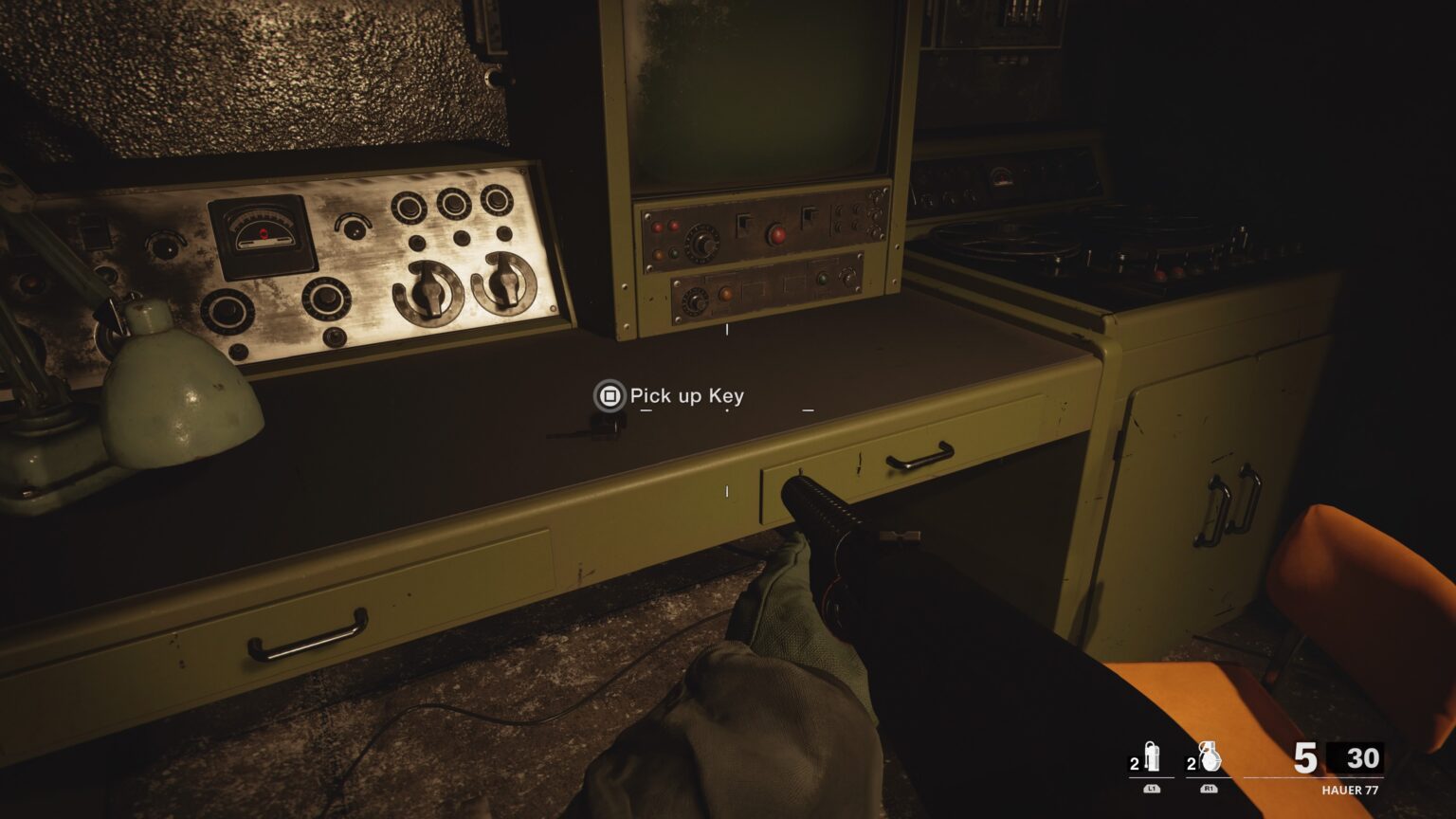Turn the large dial on the middle console
Viewport: 1456px width, 819px height.
pos(703,242)
